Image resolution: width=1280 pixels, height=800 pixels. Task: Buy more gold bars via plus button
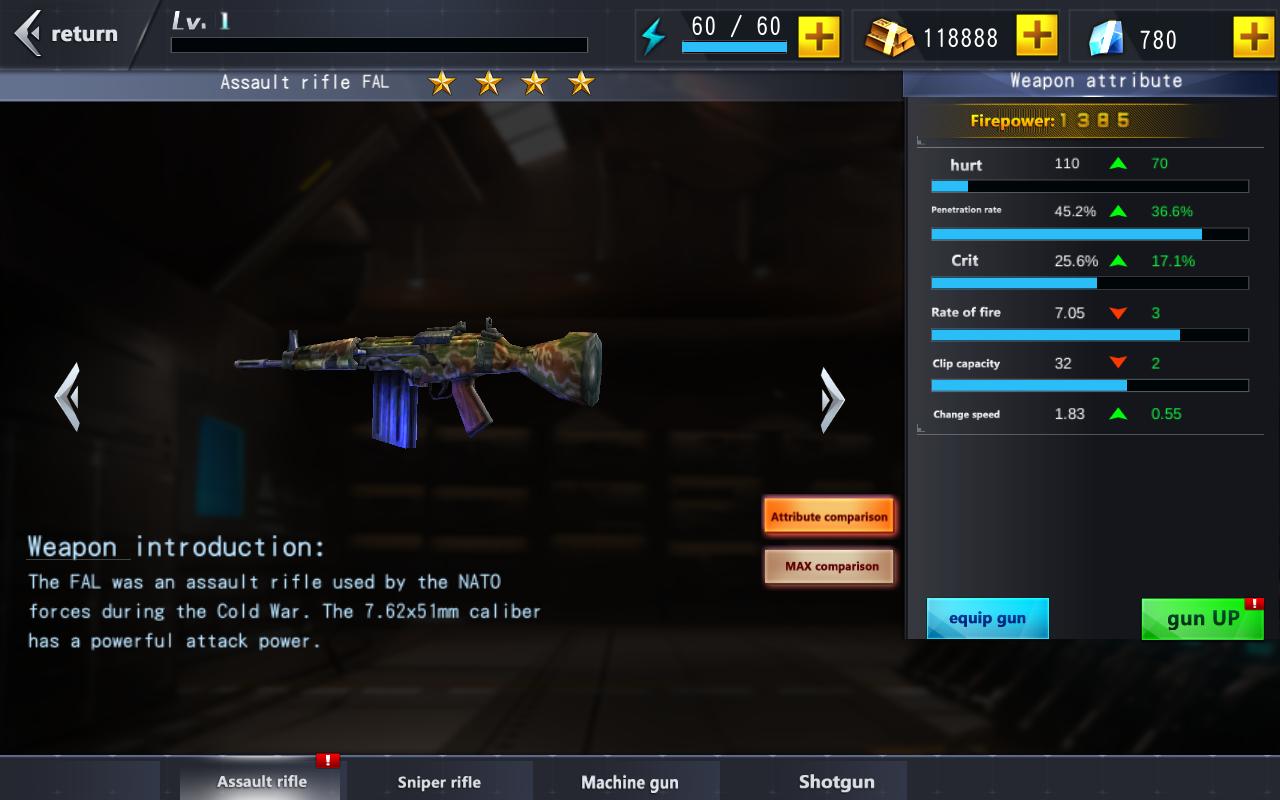1036,37
